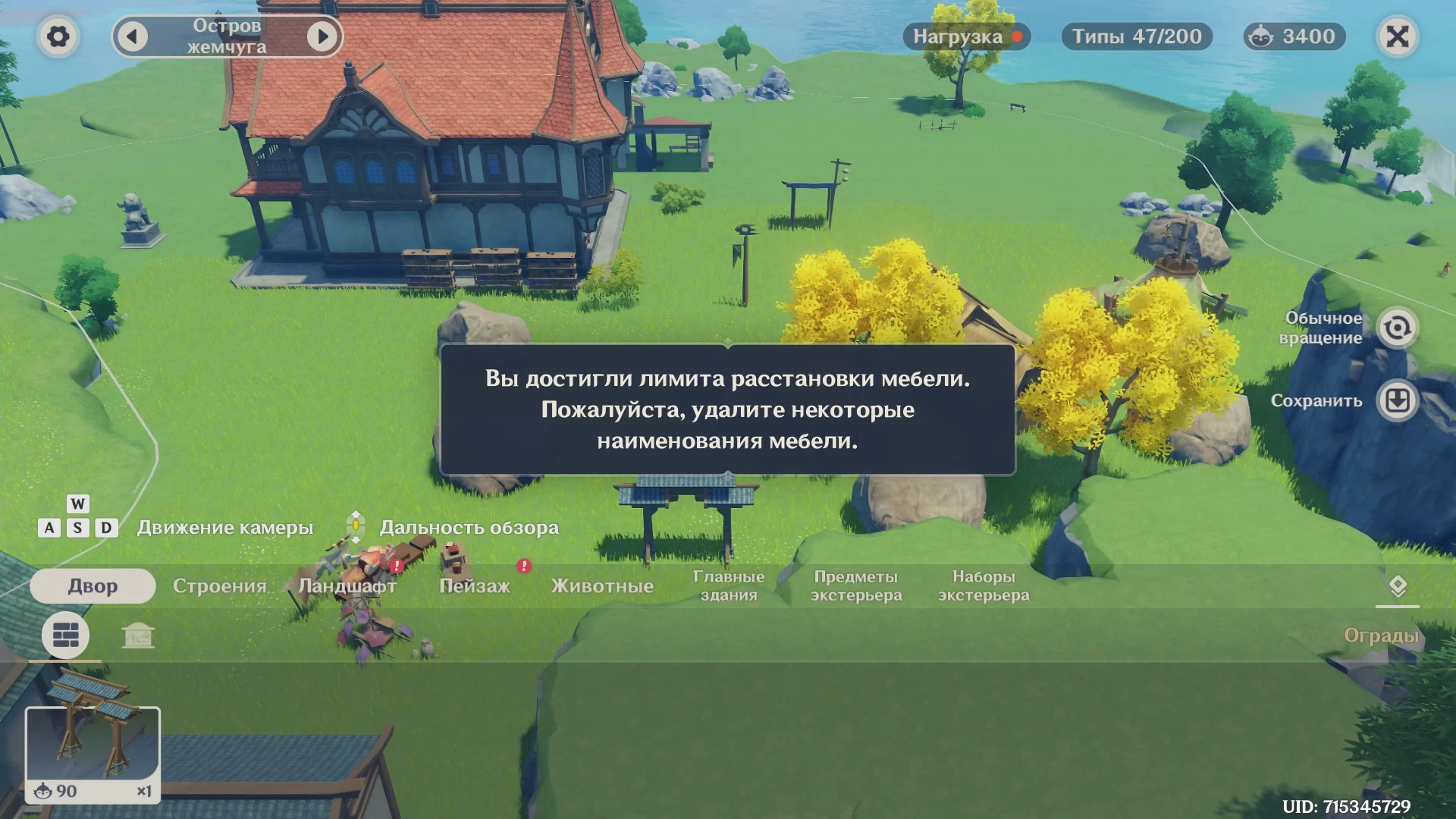The image size is (1456, 819).
Task: Select the Двор category tab
Action: (93, 586)
